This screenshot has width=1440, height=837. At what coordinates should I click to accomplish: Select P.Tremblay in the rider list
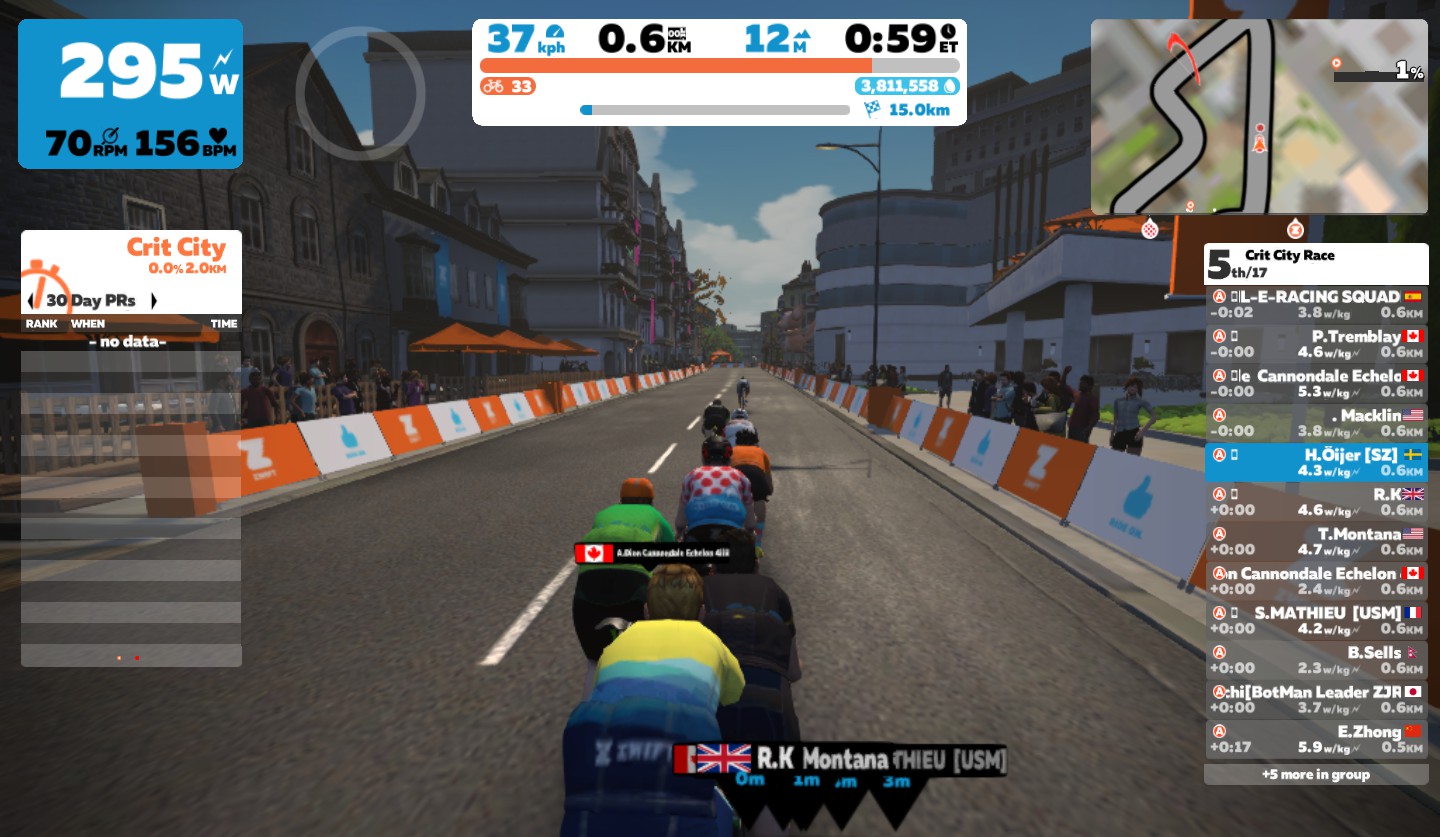(1315, 344)
